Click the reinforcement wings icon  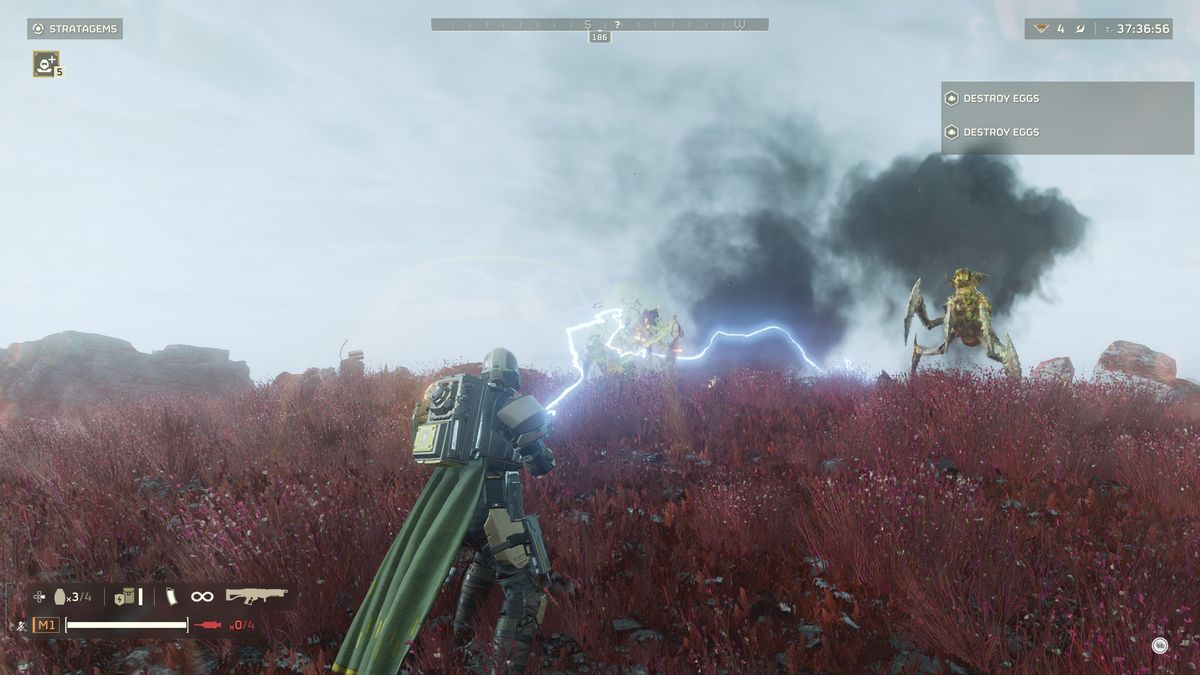[1042, 29]
